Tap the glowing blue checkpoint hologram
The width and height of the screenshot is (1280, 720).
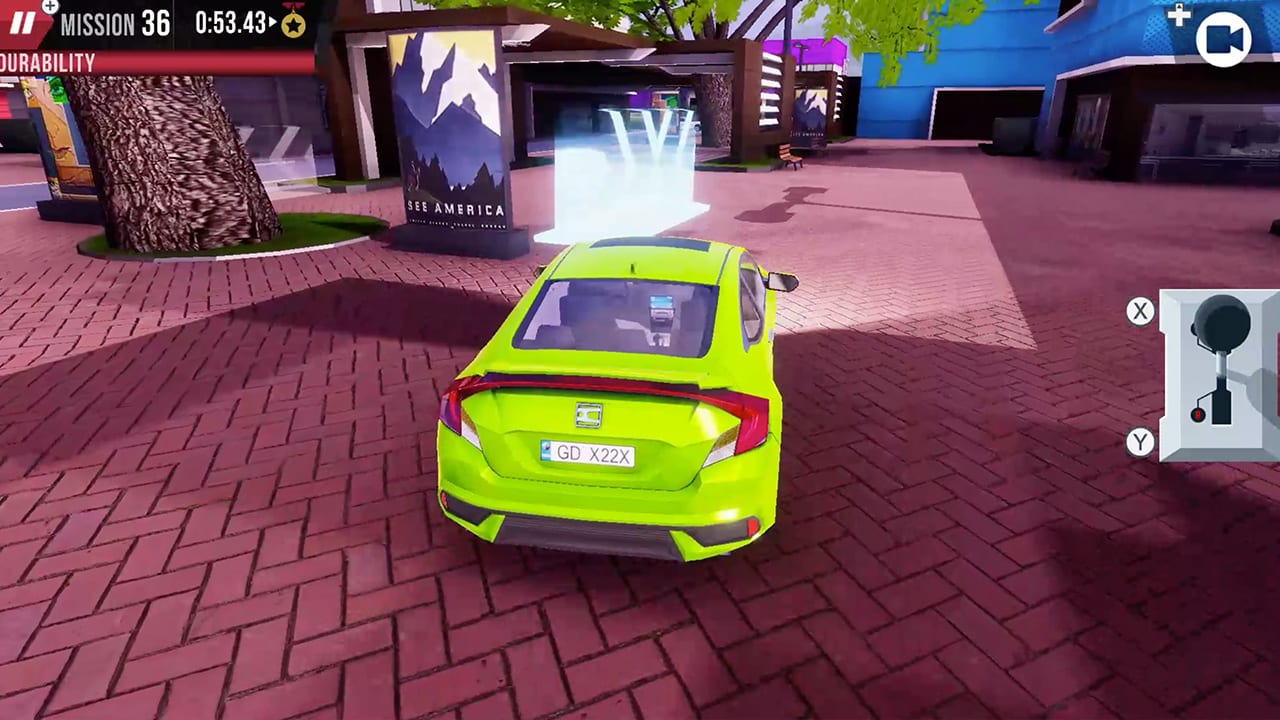(620, 170)
